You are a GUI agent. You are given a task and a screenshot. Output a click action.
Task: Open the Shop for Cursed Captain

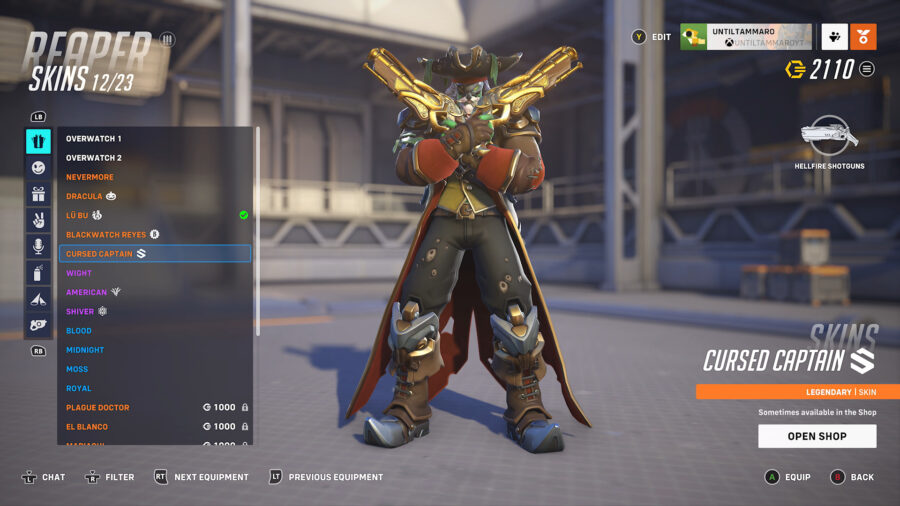[817, 436]
